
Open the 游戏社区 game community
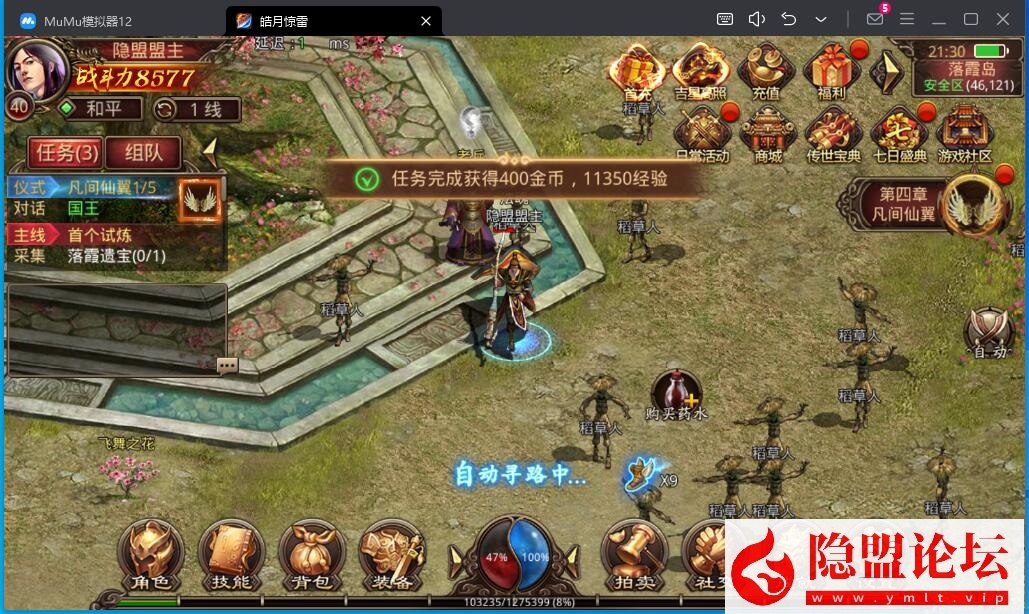(965, 133)
